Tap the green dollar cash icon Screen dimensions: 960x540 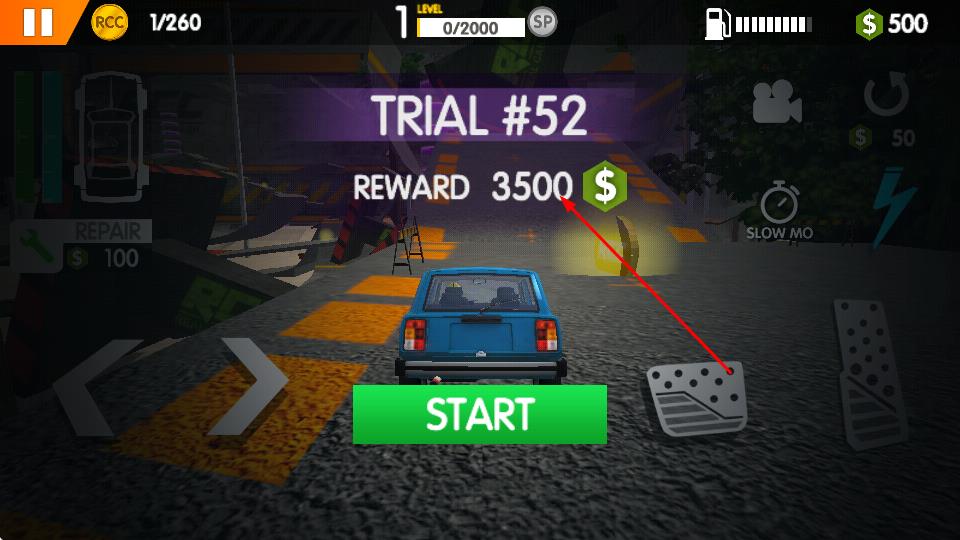tap(869, 23)
